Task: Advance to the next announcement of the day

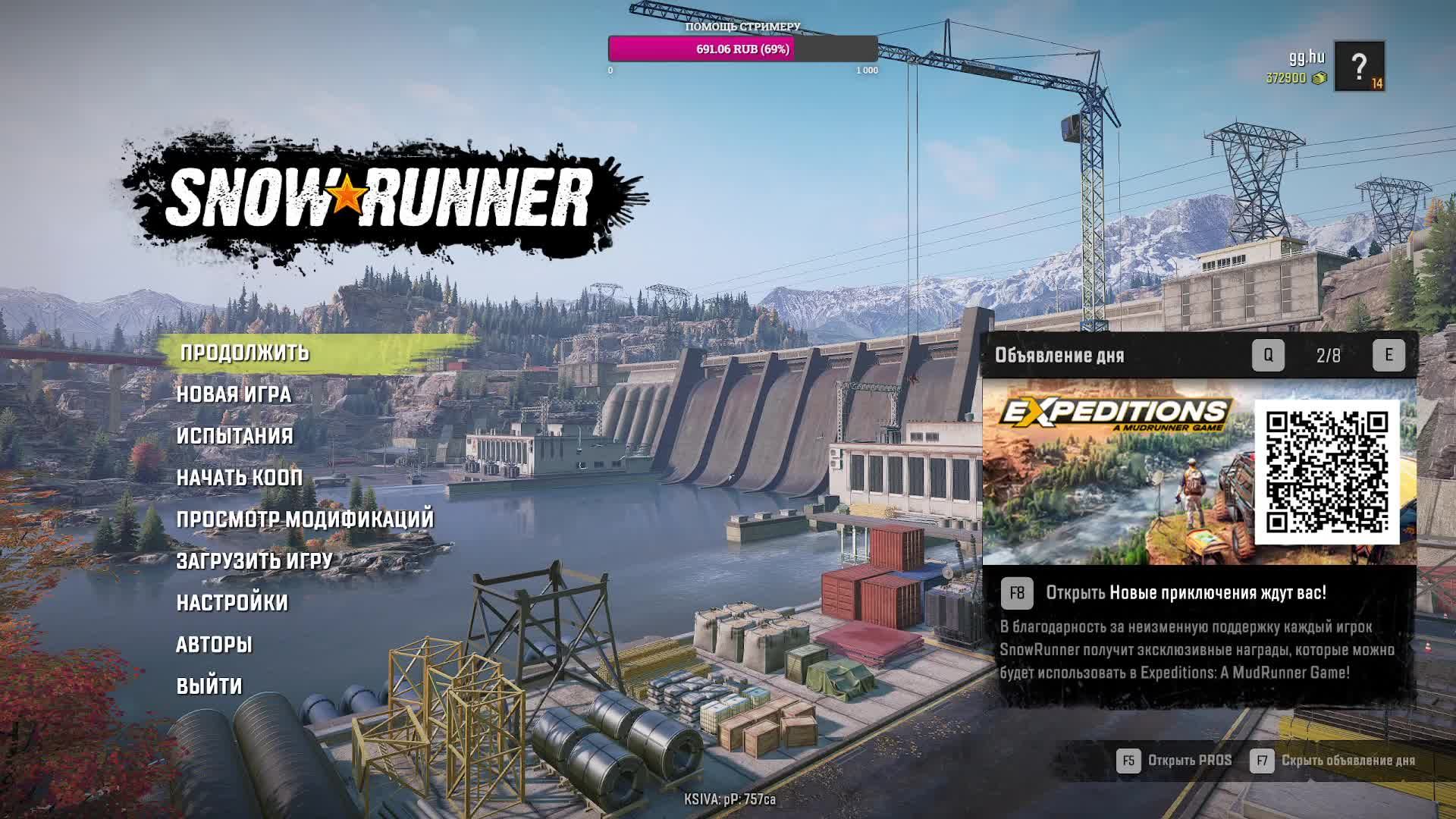Action: (1389, 355)
